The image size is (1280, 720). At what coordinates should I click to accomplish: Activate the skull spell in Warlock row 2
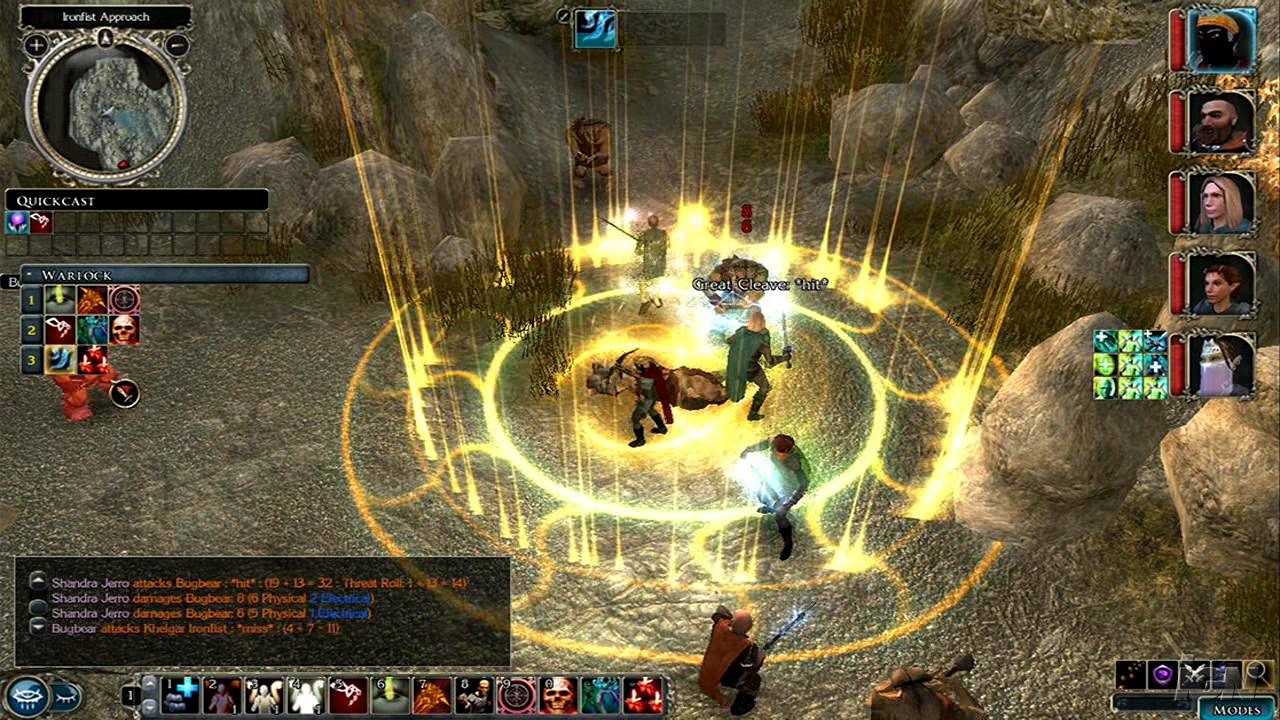tap(124, 330)
